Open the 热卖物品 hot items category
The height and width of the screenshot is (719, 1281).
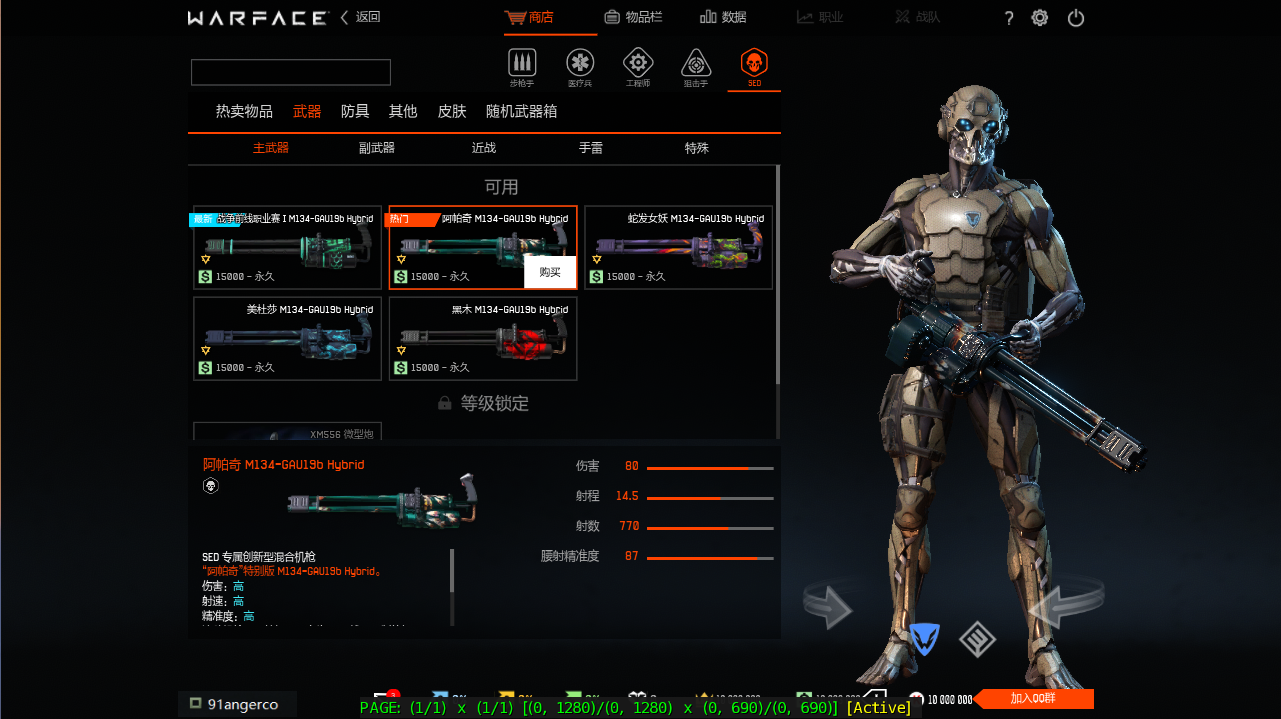(x=244, y=111)
